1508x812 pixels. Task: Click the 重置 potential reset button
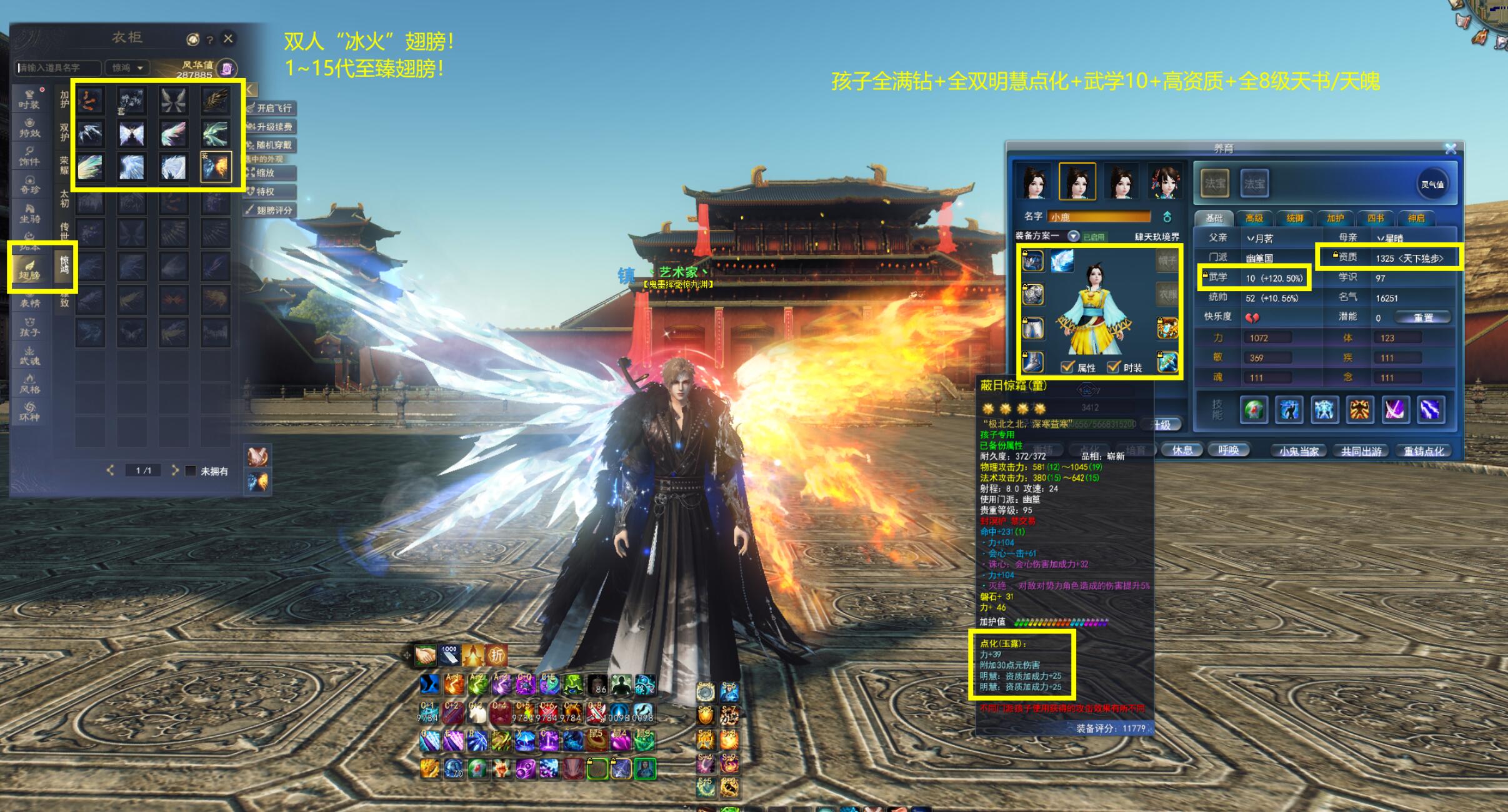(x=1423, y=318)
